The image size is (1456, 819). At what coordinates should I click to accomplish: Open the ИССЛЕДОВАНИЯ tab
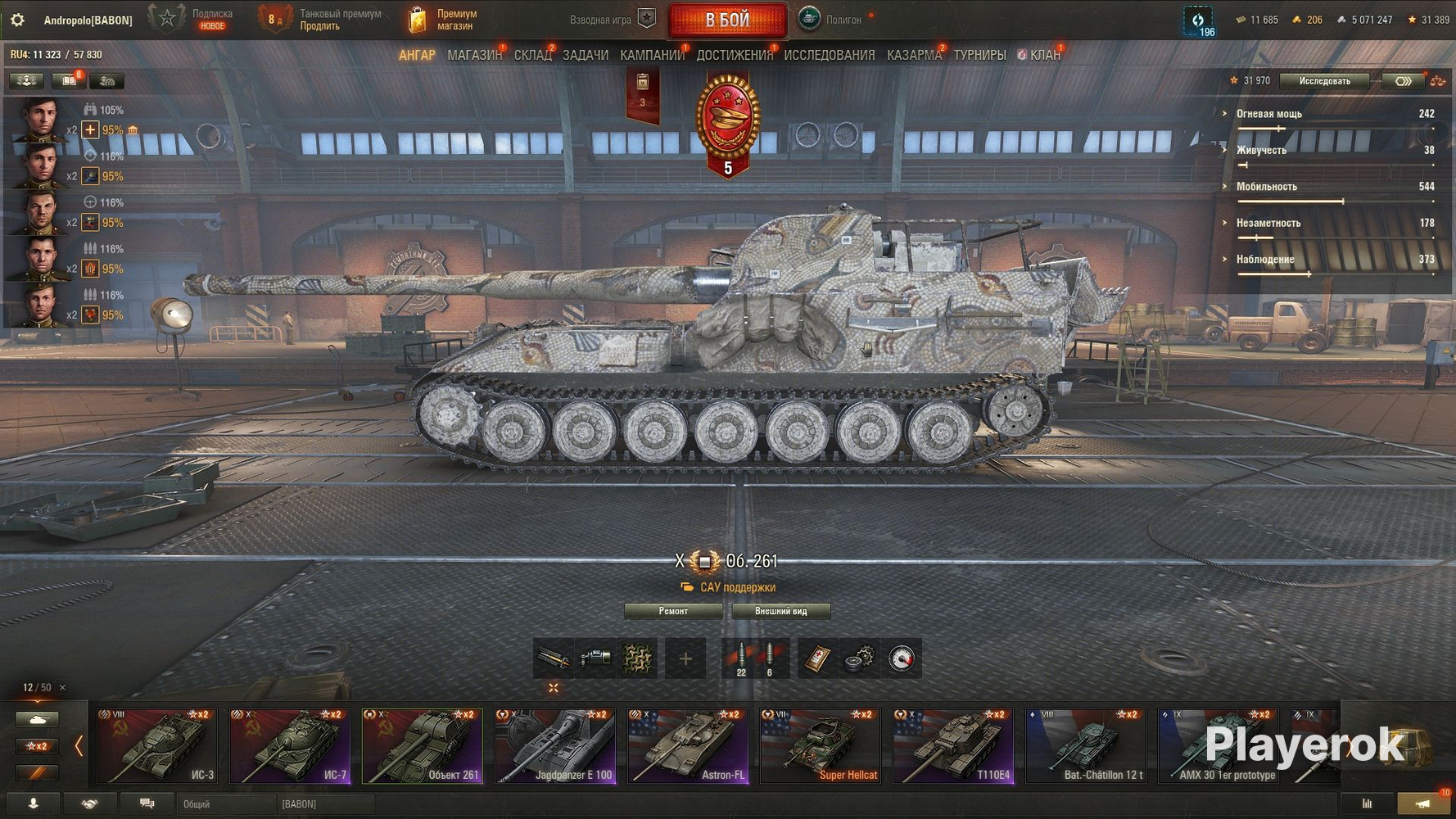829,55
